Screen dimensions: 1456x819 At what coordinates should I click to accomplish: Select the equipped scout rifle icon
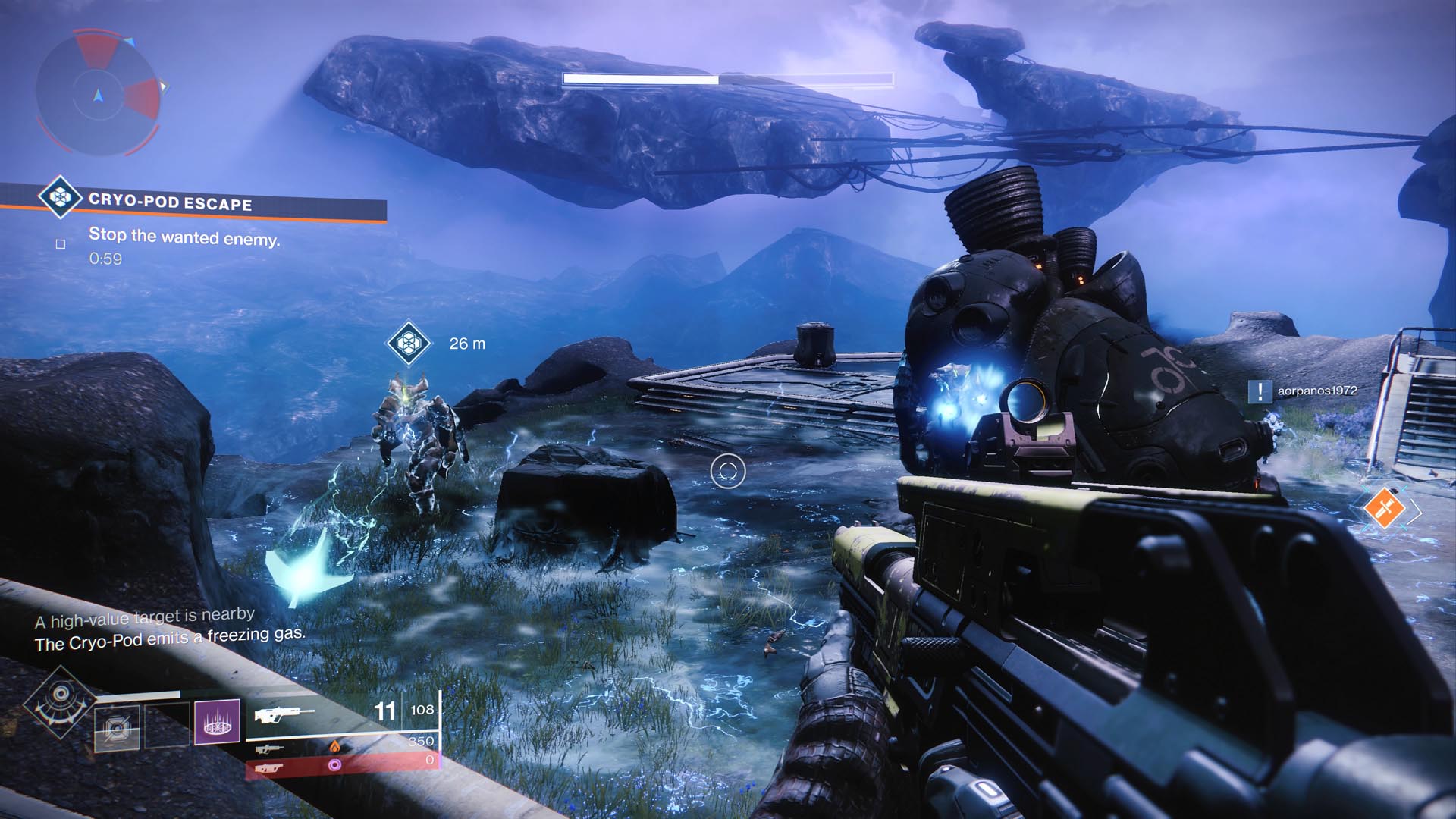pos(287,714)
